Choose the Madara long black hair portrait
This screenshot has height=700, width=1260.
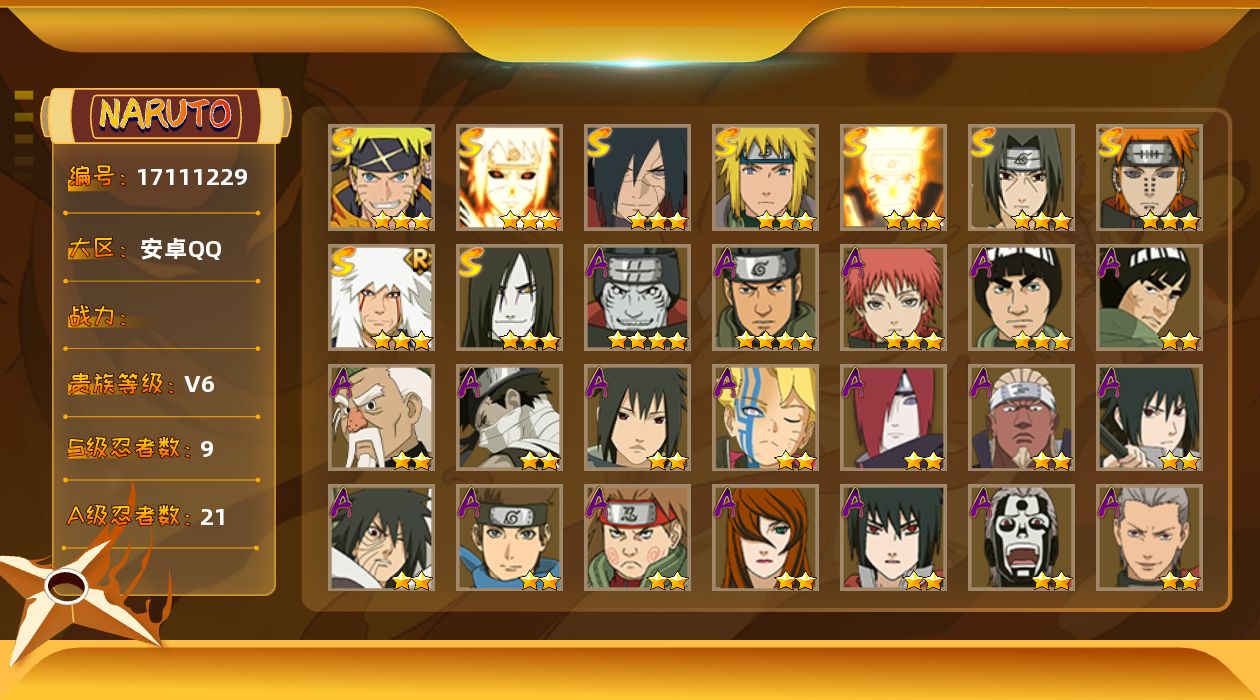tap(637, 177)
